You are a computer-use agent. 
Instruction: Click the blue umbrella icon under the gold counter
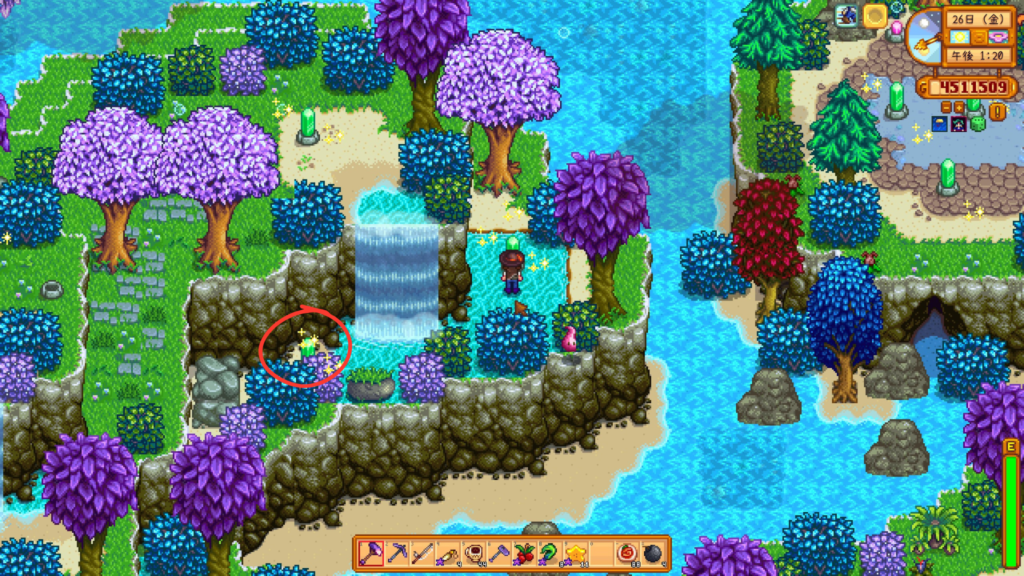(940, 124)
